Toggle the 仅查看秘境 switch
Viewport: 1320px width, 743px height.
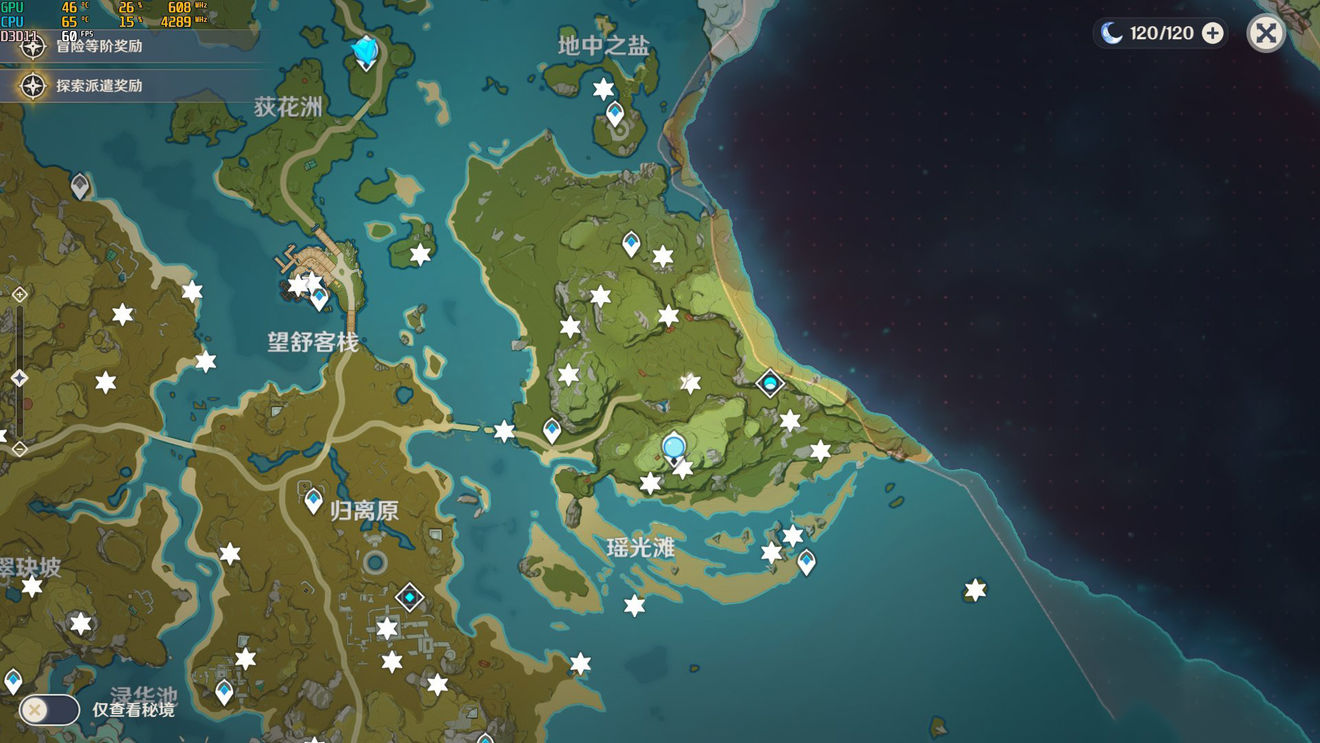click(x=48, y=710)
